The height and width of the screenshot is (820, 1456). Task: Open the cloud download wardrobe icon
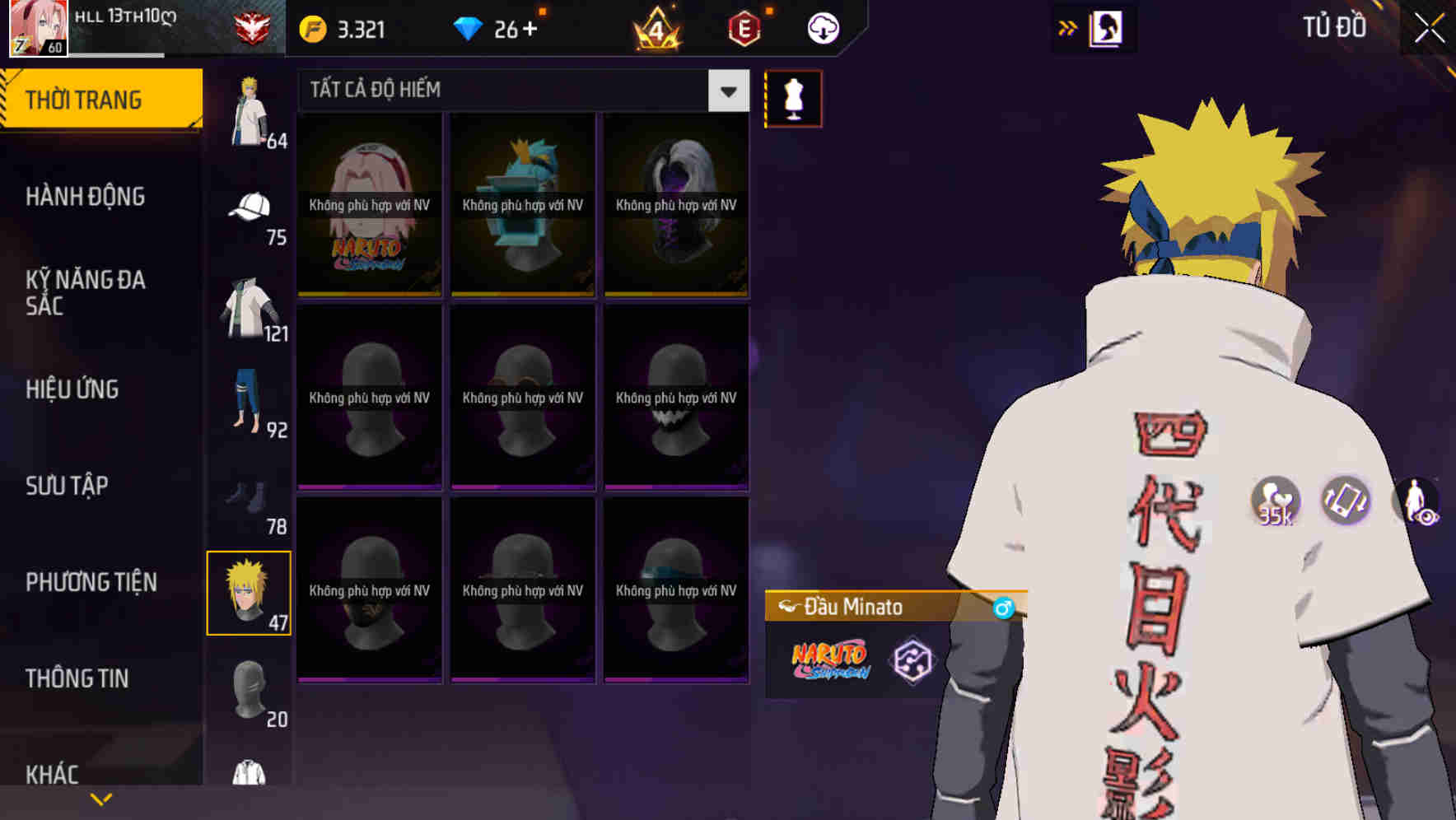(823, 27)
